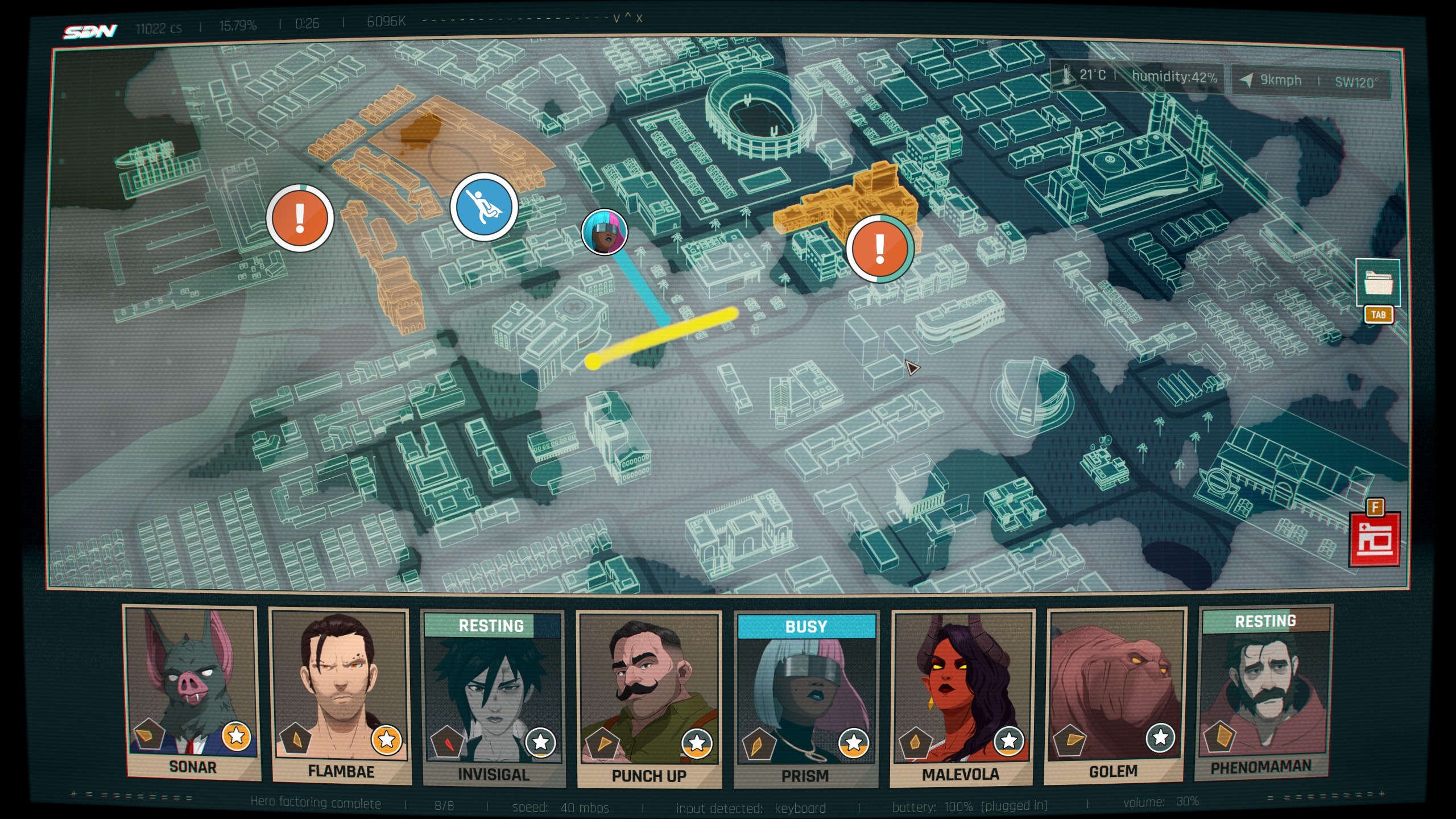1456x819 pixels.
Task: Select the Golem hero card
Action: click(x=1115, y=695)
